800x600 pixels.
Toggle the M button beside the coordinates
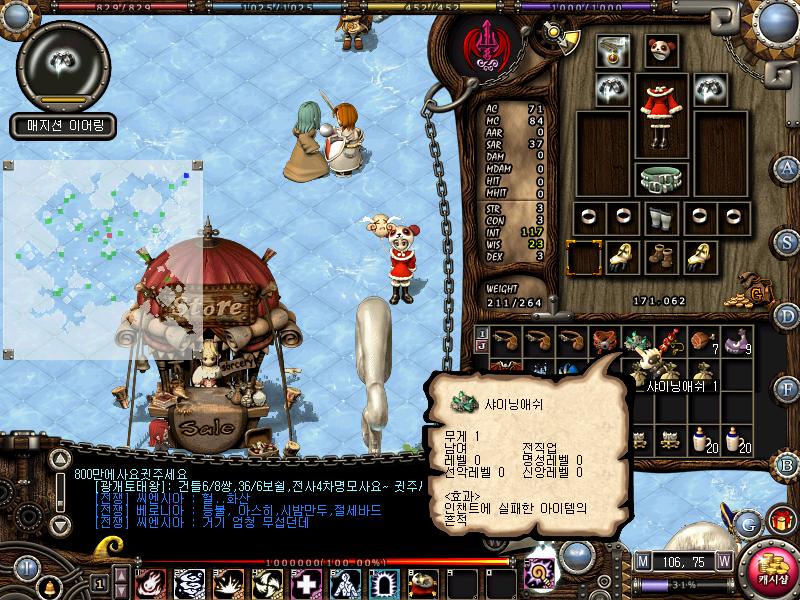click(642, 560)
